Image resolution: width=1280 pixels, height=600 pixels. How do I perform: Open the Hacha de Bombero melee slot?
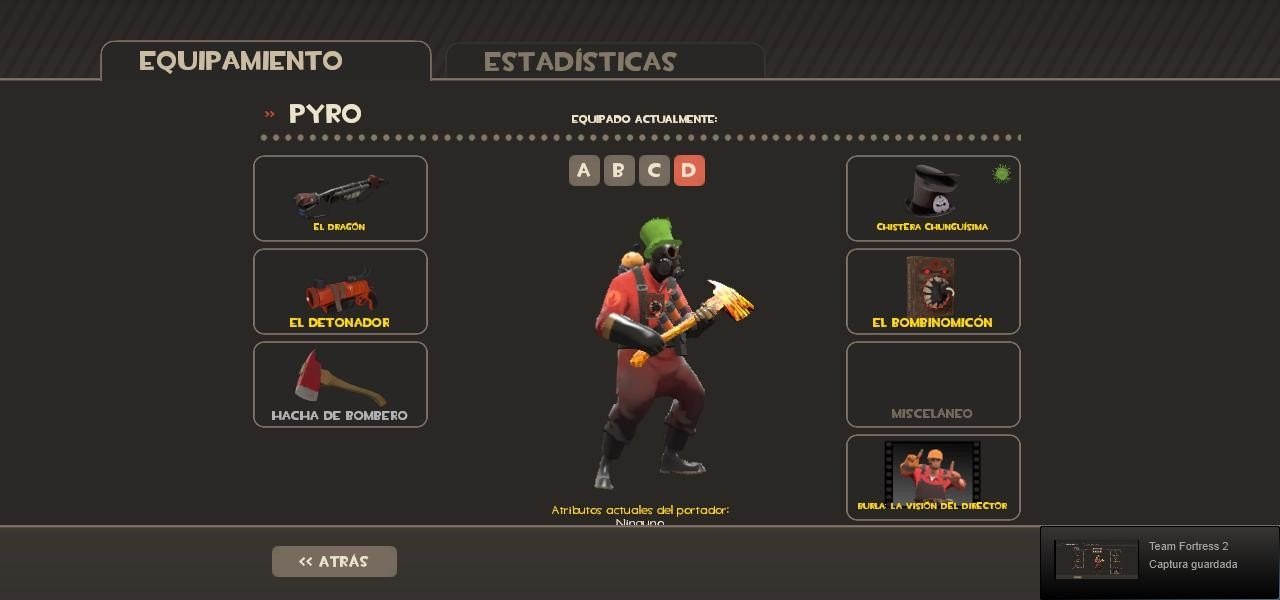pyautogui.click(x=340, y=384)
